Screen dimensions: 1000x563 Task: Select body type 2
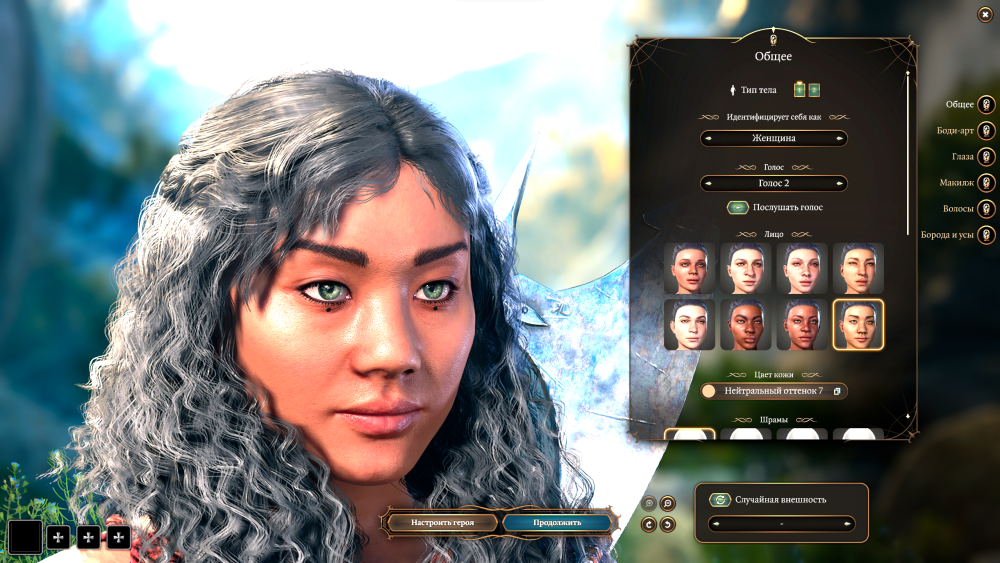click(814, 90)
